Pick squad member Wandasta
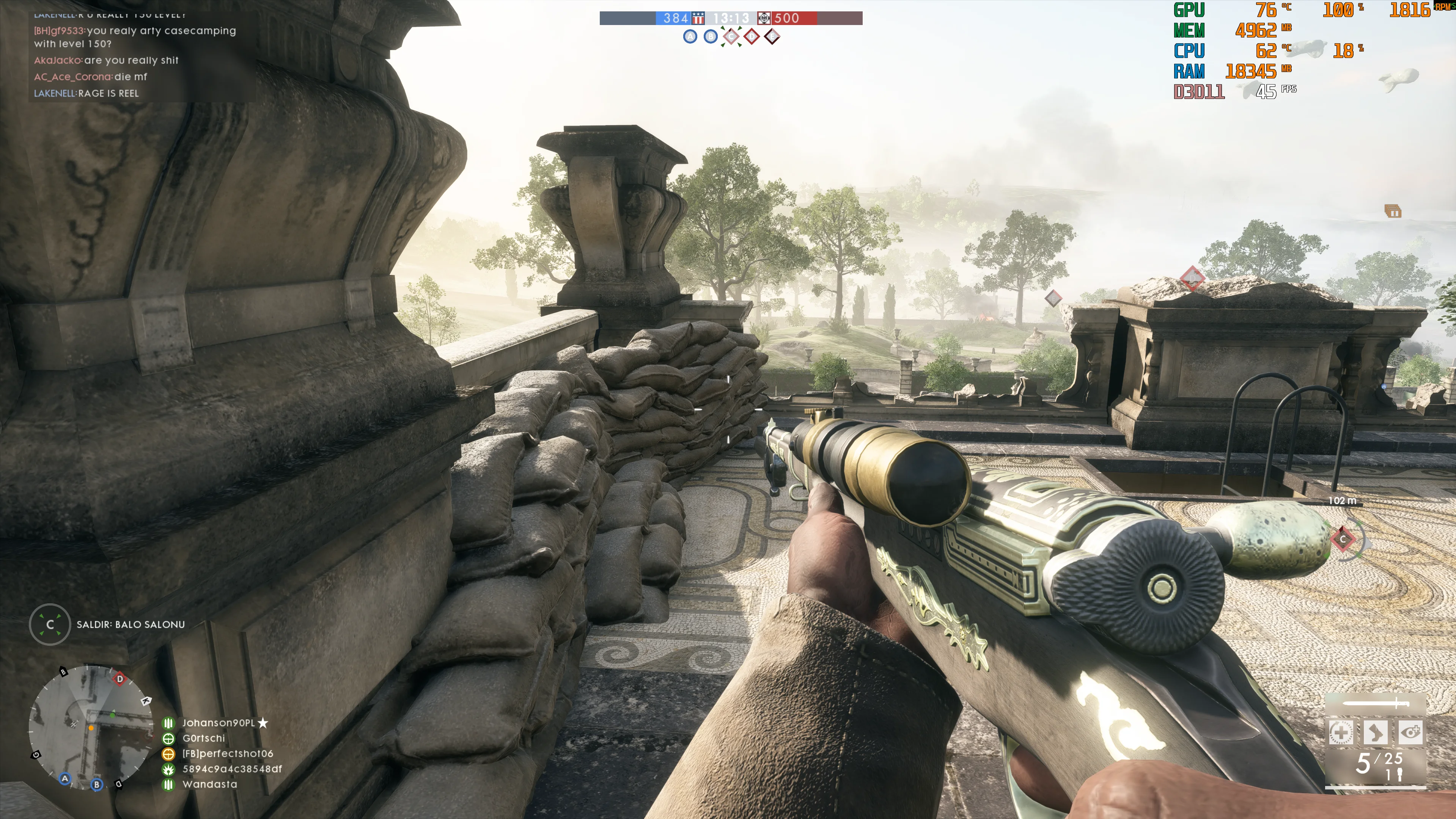The width and height of the screenshot is (1456, 819). tap(210, 784)
